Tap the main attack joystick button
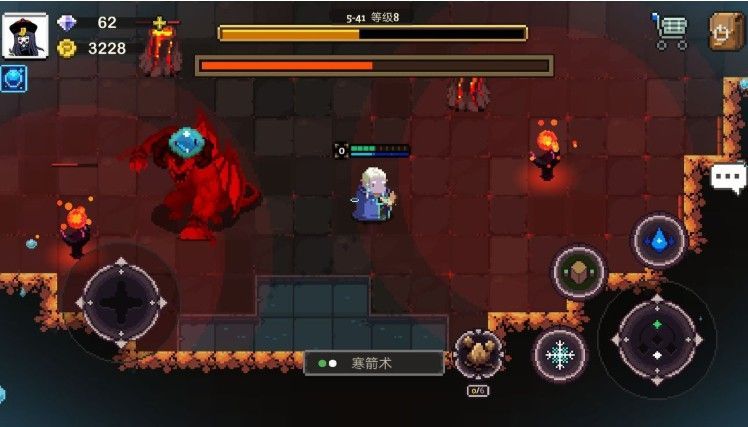Image resolution: width=748 pixels, height=427 pixels. [x=656, y=338]
